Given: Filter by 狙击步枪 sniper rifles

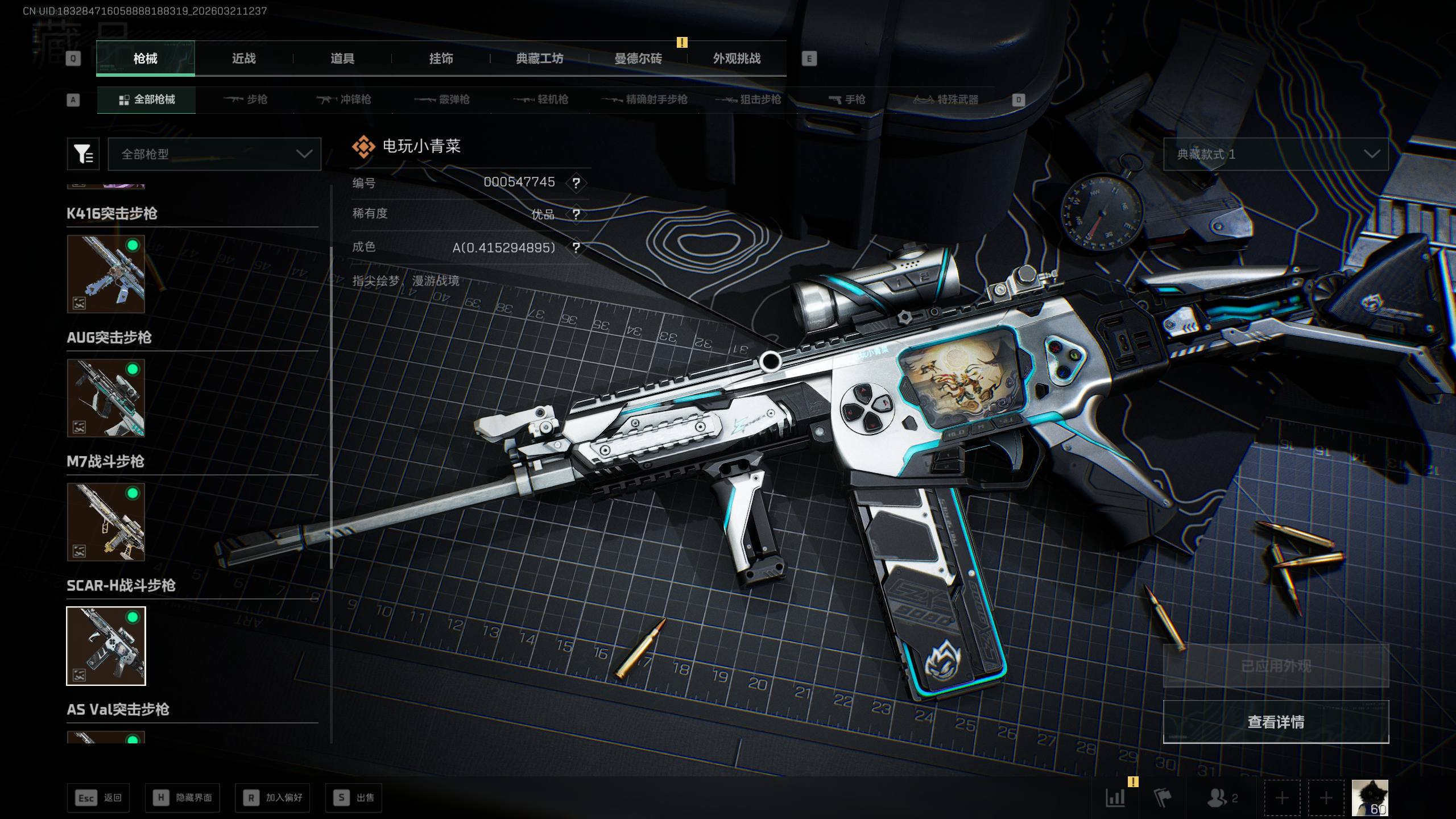Looking at the screenshot, I should (x=748, y=100).
